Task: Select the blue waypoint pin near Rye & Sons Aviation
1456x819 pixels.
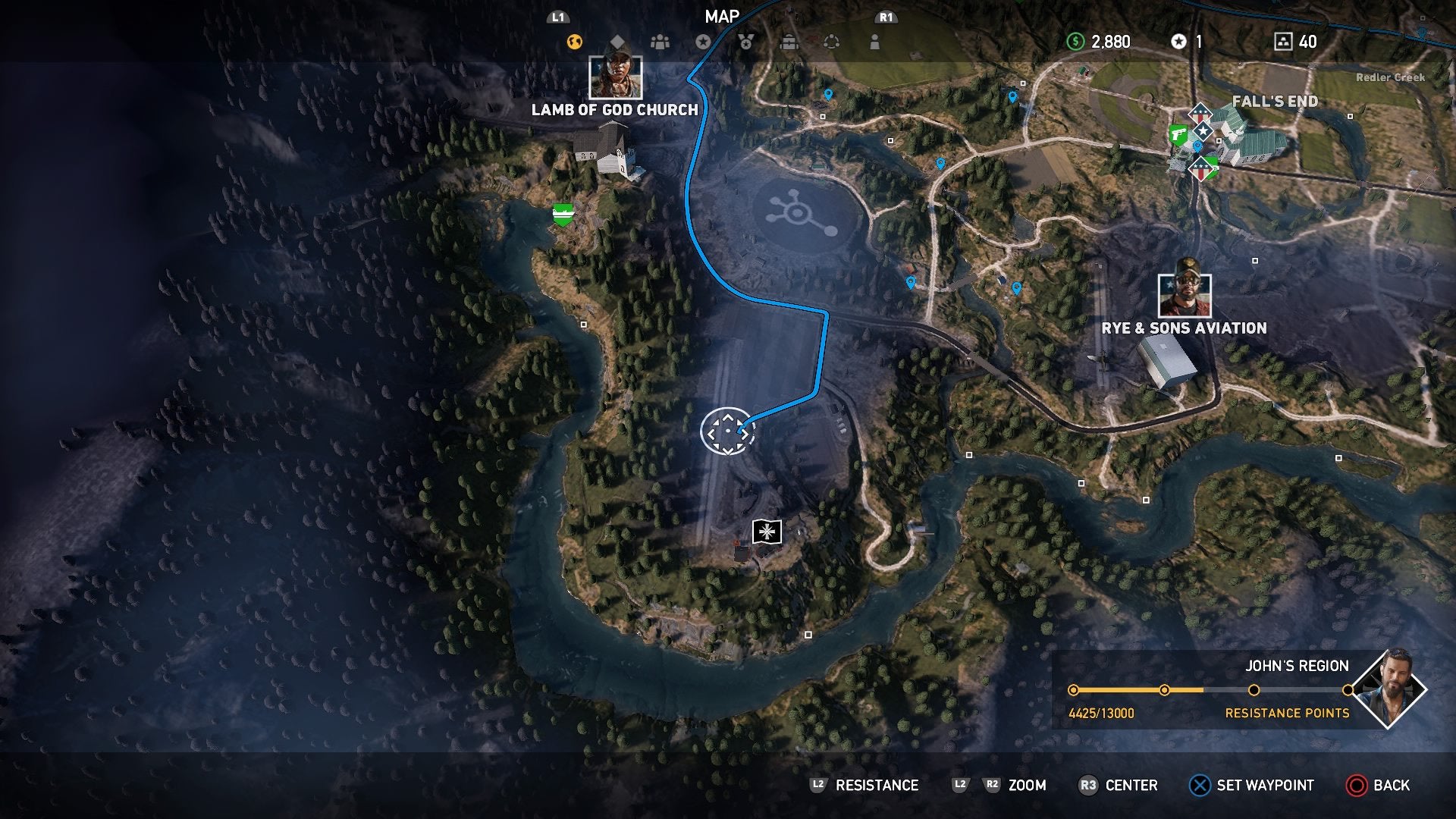Action: click(1016, 287)
